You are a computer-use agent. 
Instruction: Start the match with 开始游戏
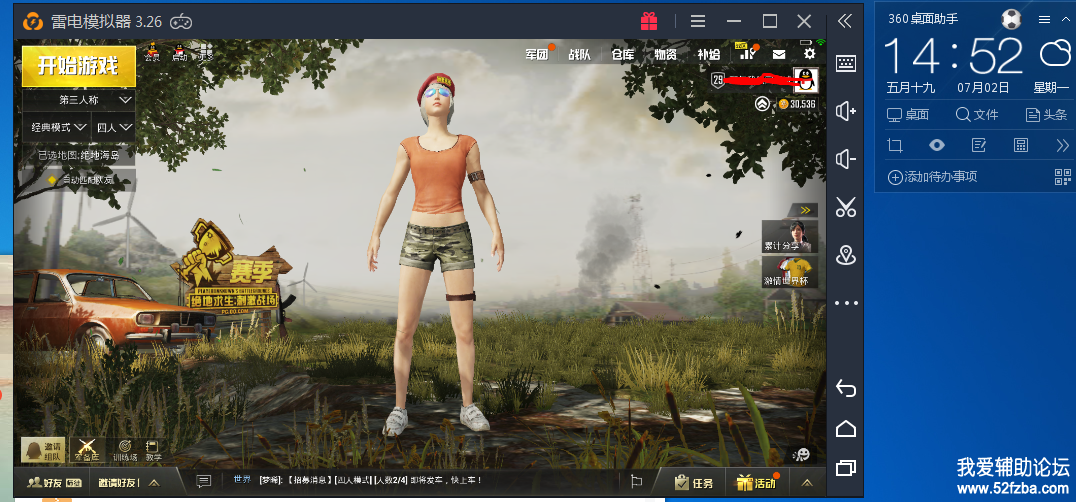[78, 66]
